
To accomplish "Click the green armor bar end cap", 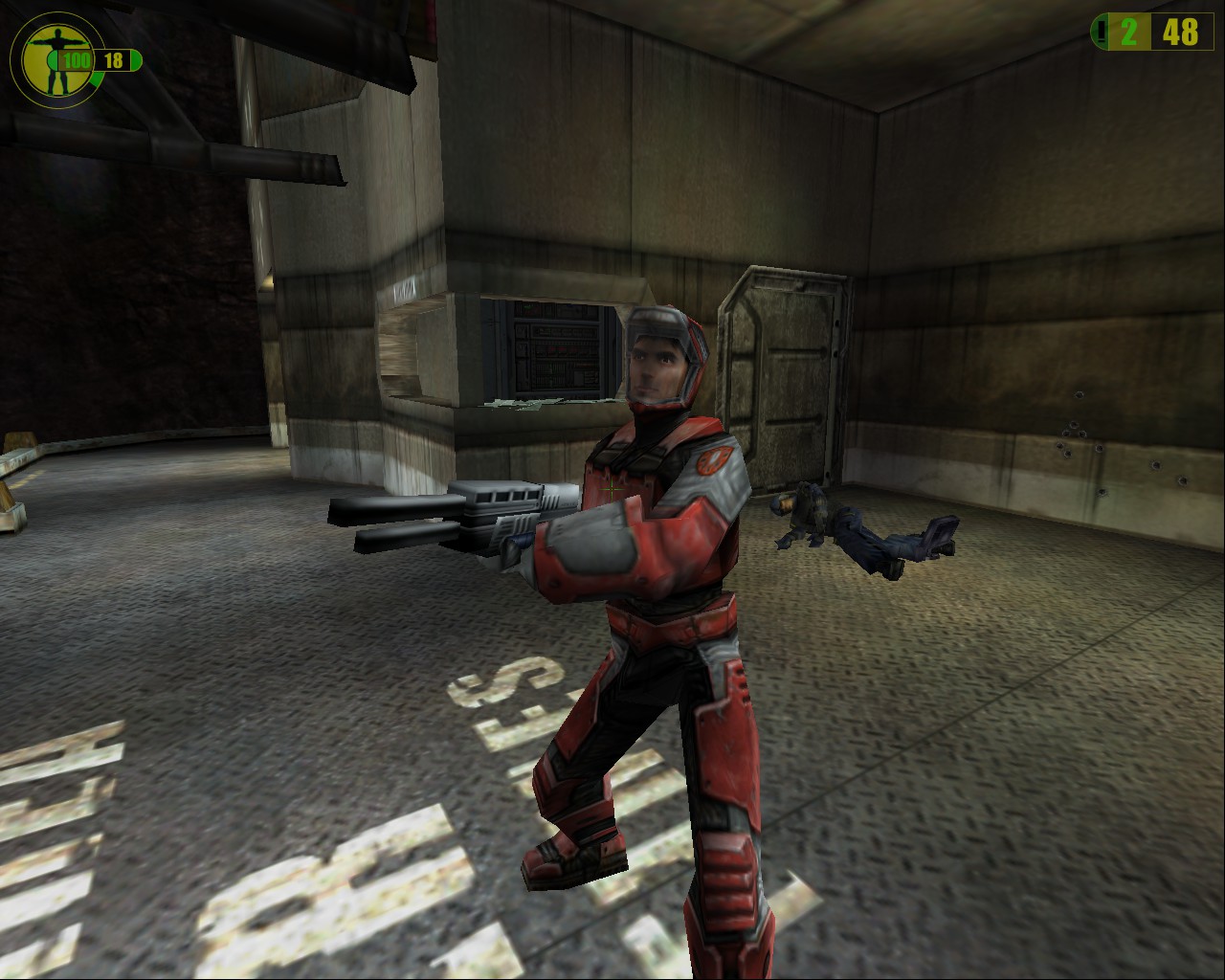I will pos(136,58).
